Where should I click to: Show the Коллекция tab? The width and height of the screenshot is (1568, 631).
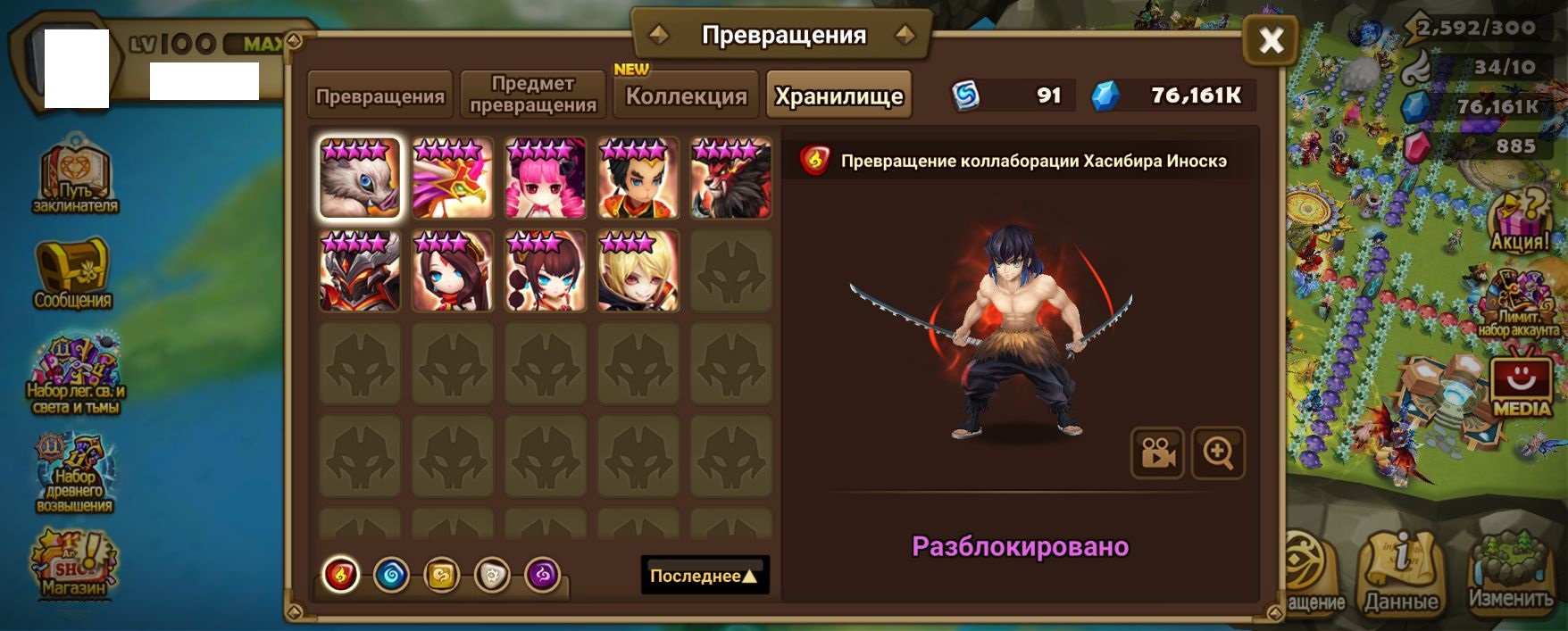686,95
